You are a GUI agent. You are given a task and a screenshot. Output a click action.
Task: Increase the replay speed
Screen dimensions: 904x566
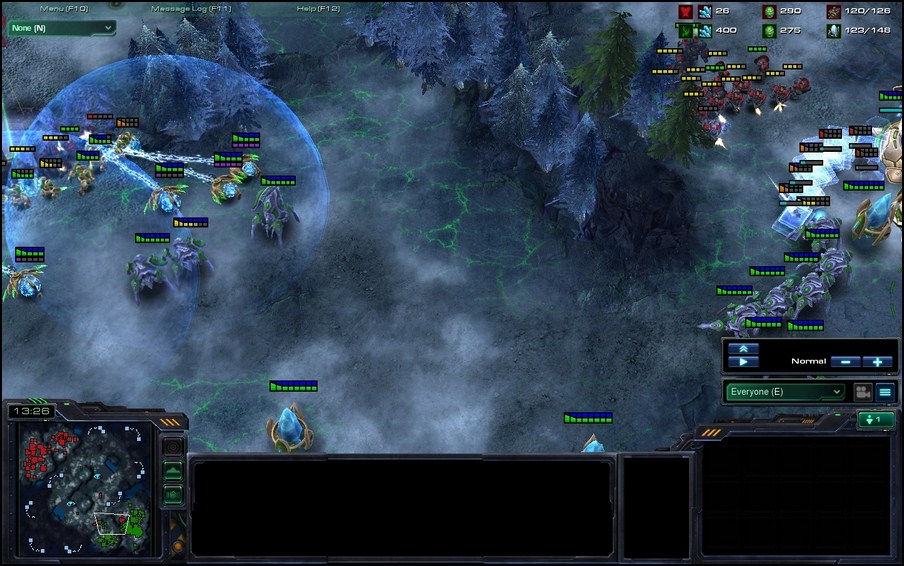click(x=878, y=362)
